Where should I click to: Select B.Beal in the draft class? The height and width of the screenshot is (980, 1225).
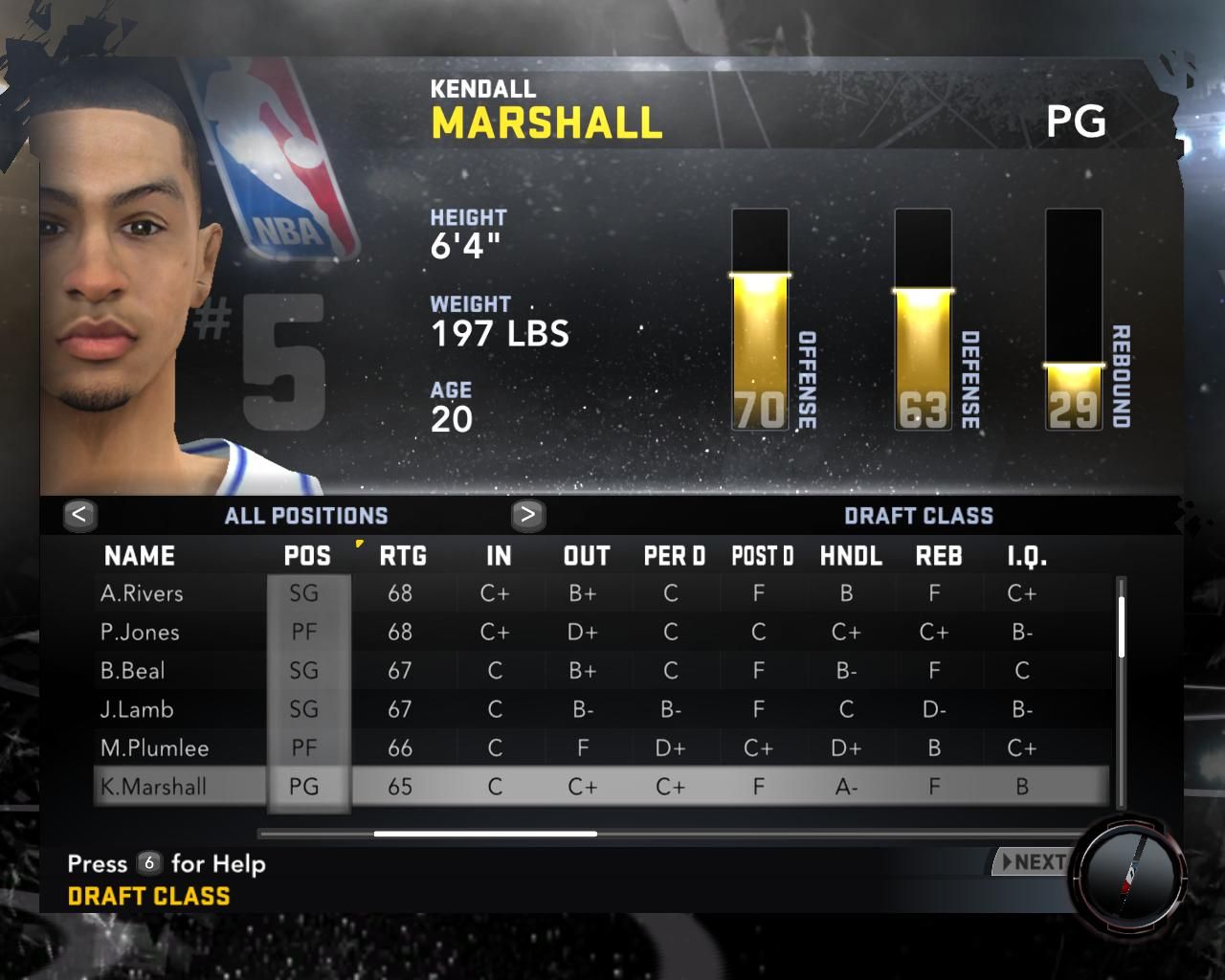[133, 671]
